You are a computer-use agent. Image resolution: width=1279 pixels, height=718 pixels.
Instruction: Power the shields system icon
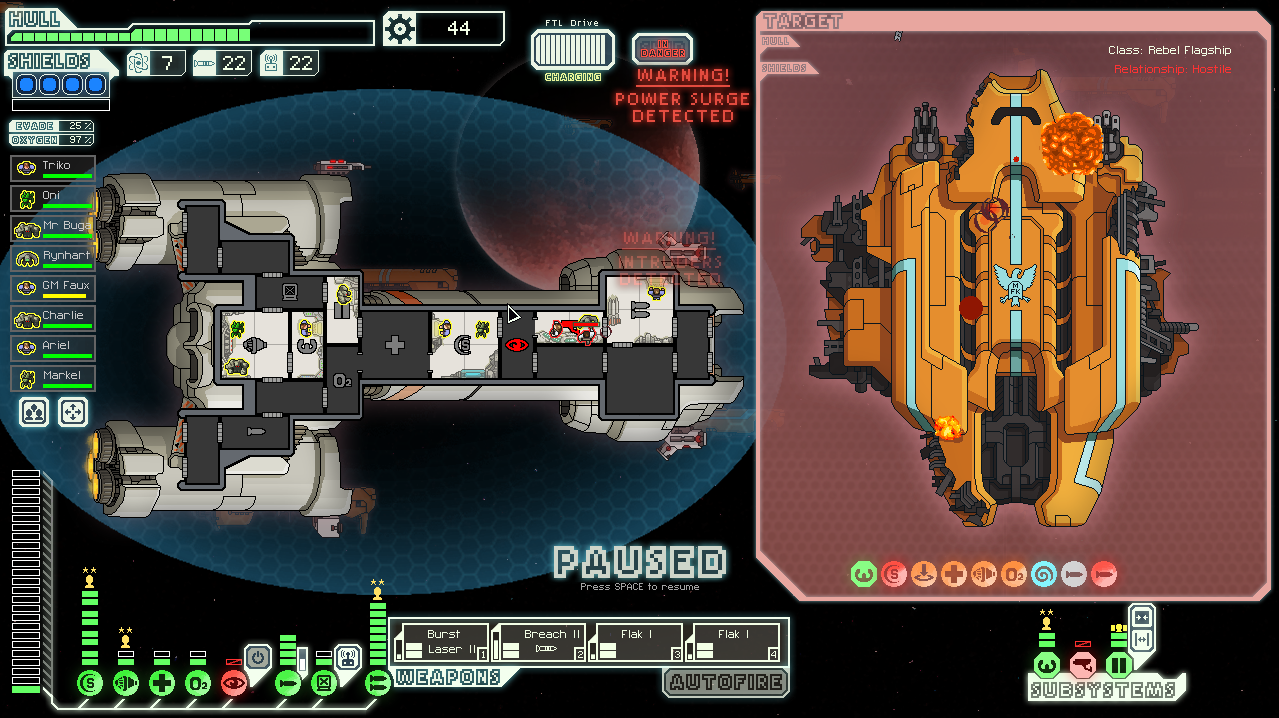(x=90, y=684)
